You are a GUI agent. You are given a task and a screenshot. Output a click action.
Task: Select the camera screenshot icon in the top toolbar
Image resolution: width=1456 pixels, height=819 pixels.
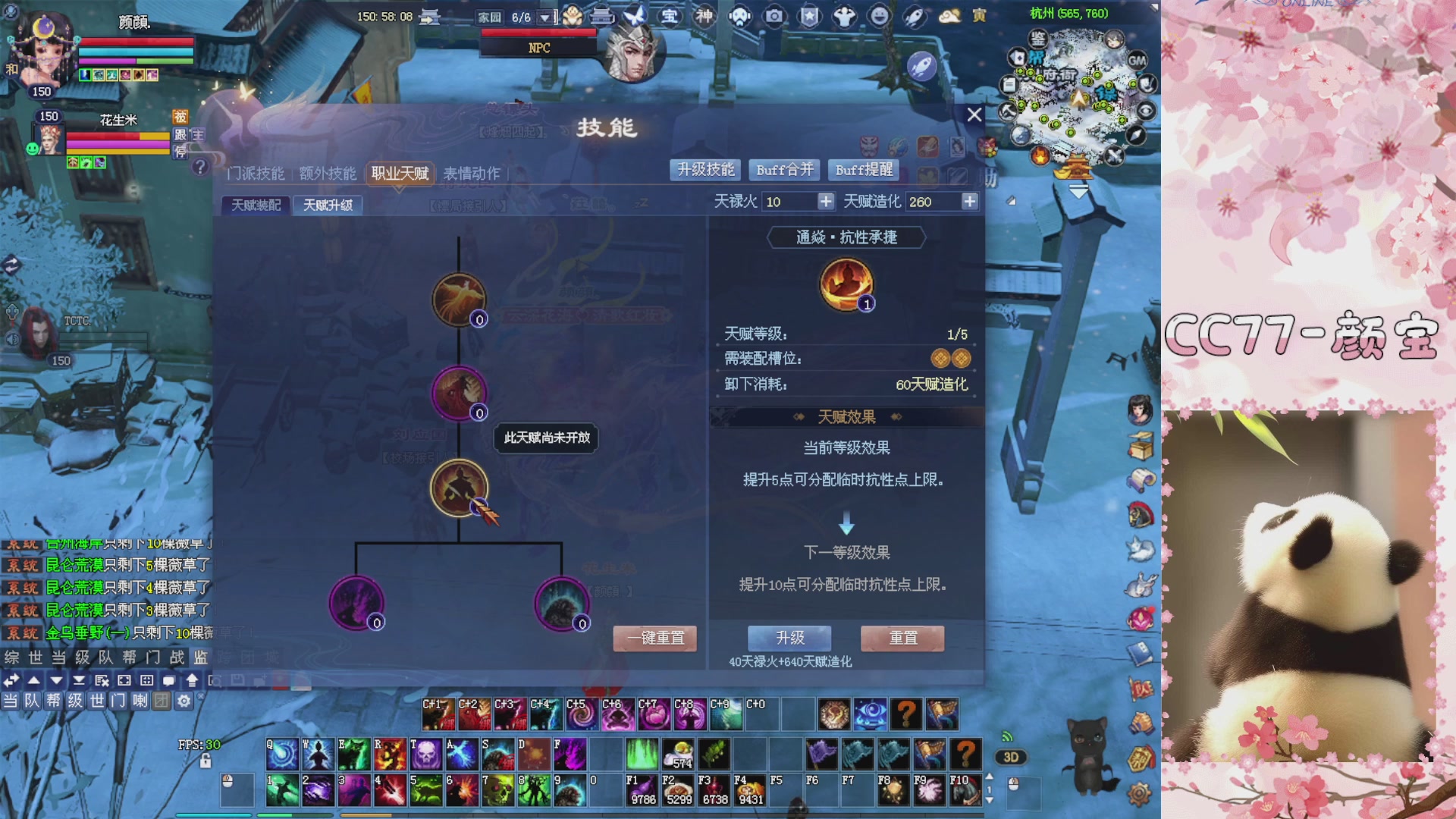tap(773, 16)
